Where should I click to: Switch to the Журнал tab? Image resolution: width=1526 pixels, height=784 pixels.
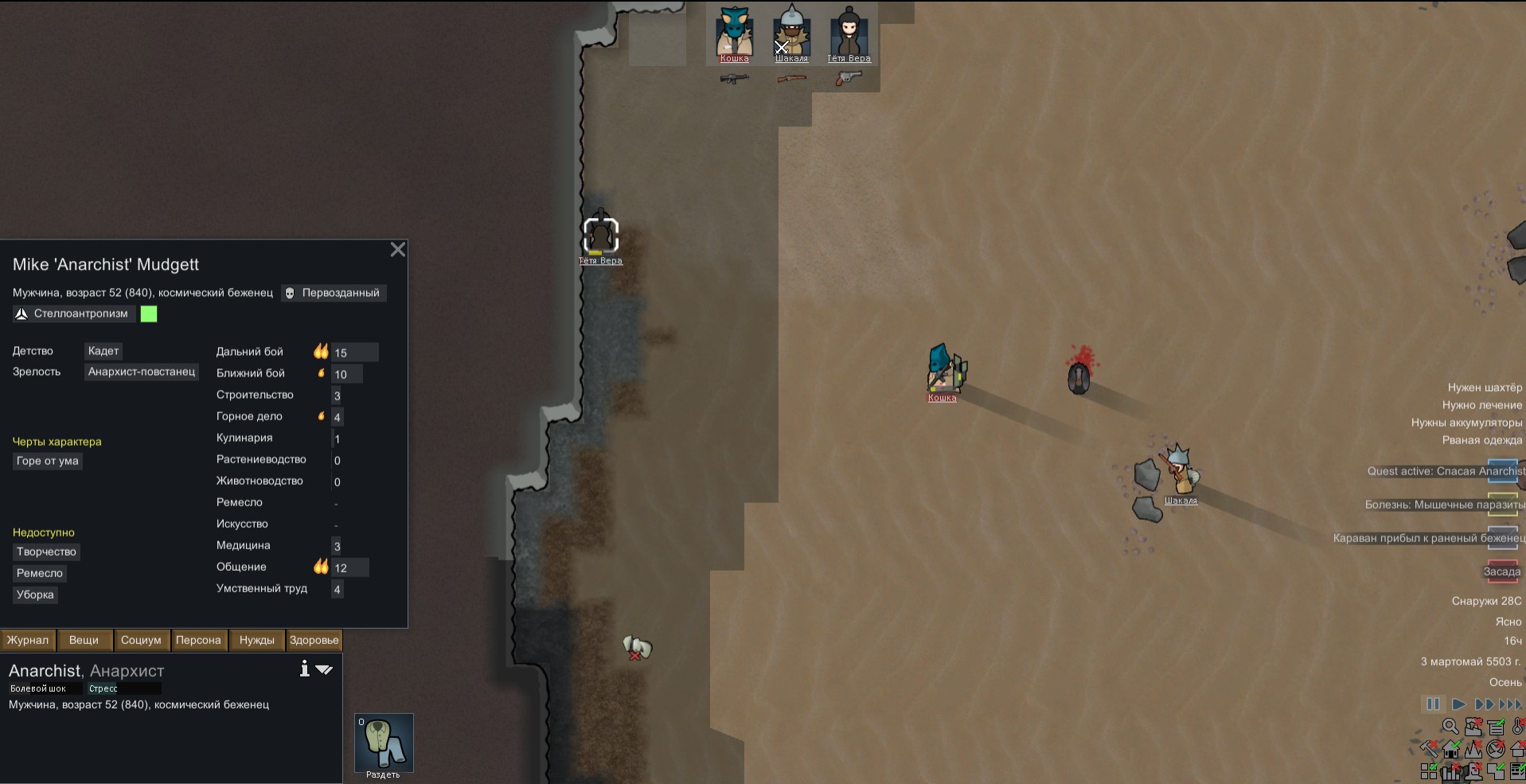(x=28, y=640)
